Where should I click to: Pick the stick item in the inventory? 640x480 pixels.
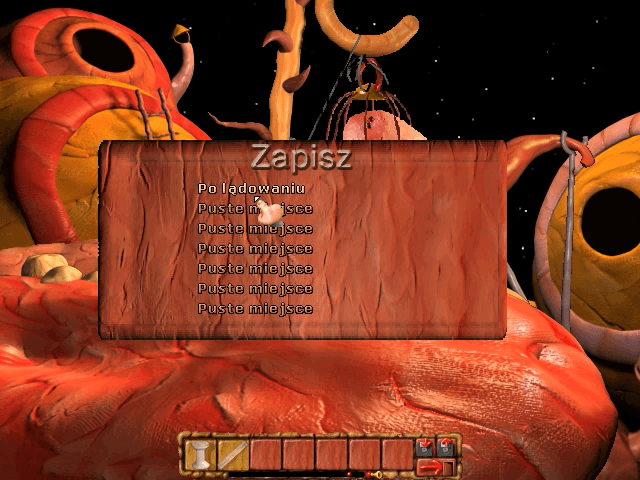(x=233, y=456)
